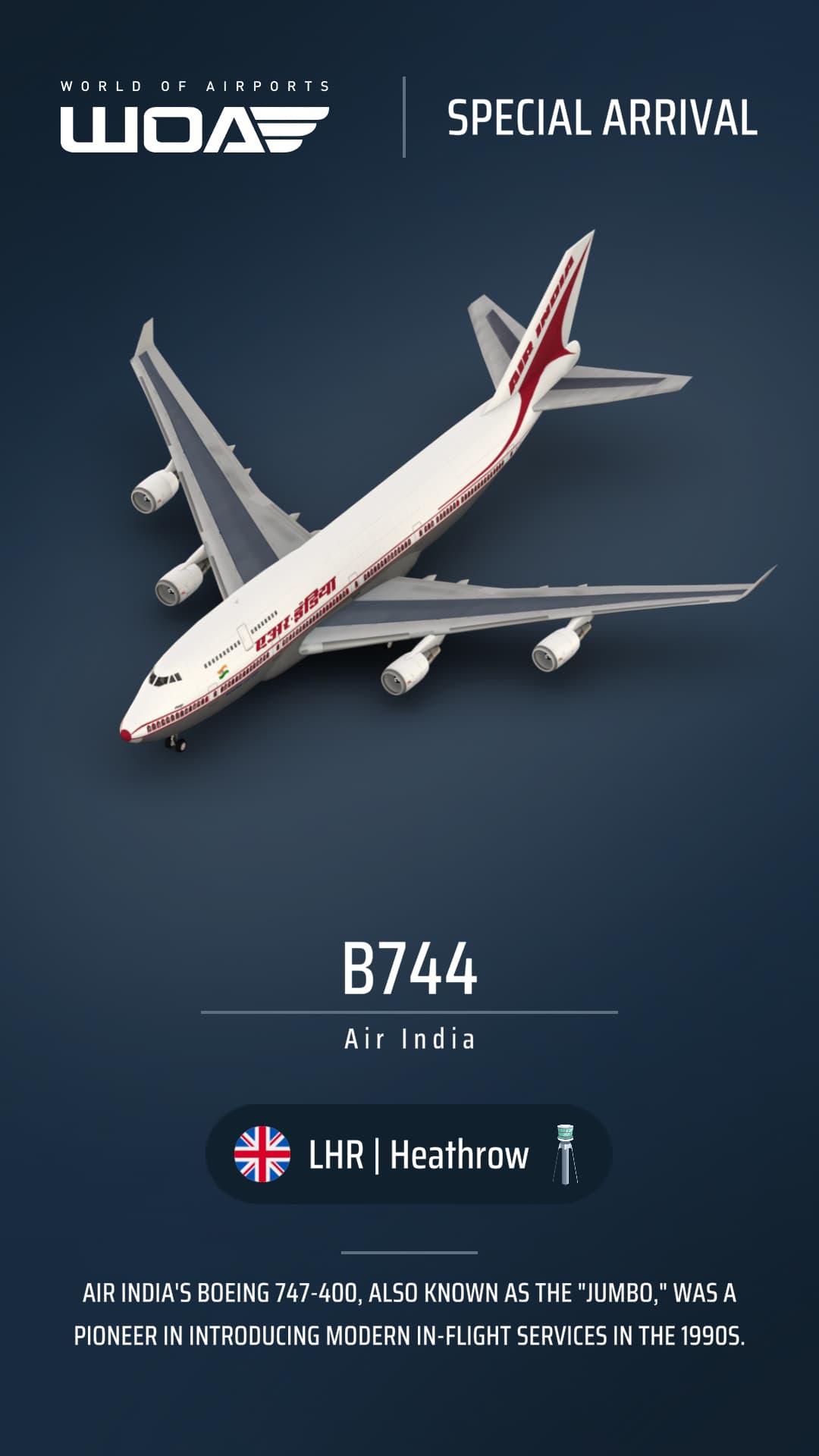Select the LHR | Heathrow airport button
Screen dimensions: 819x1456
point(409,1154)
